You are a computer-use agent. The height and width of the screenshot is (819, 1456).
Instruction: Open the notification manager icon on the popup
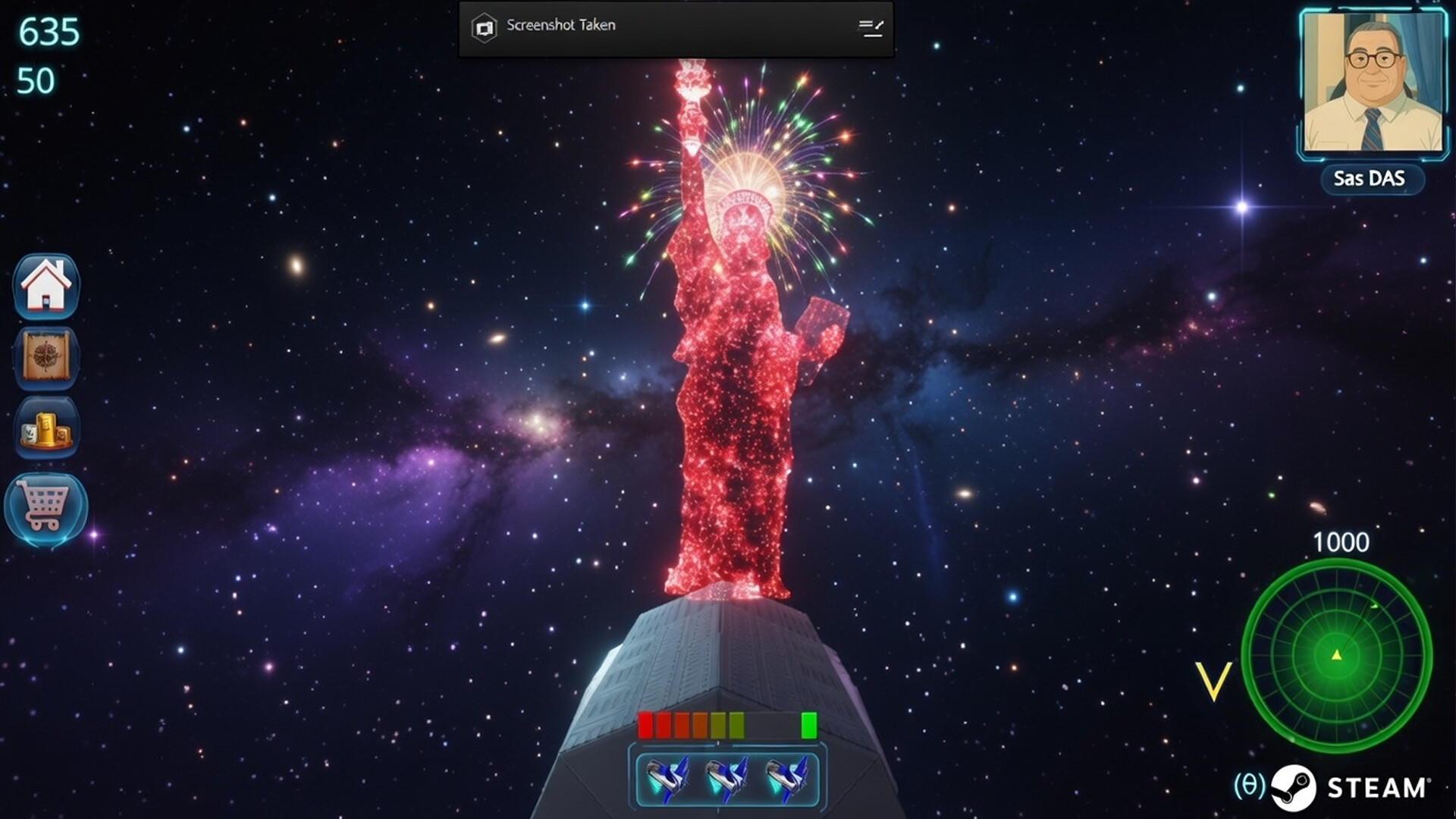tap(871, 29)
